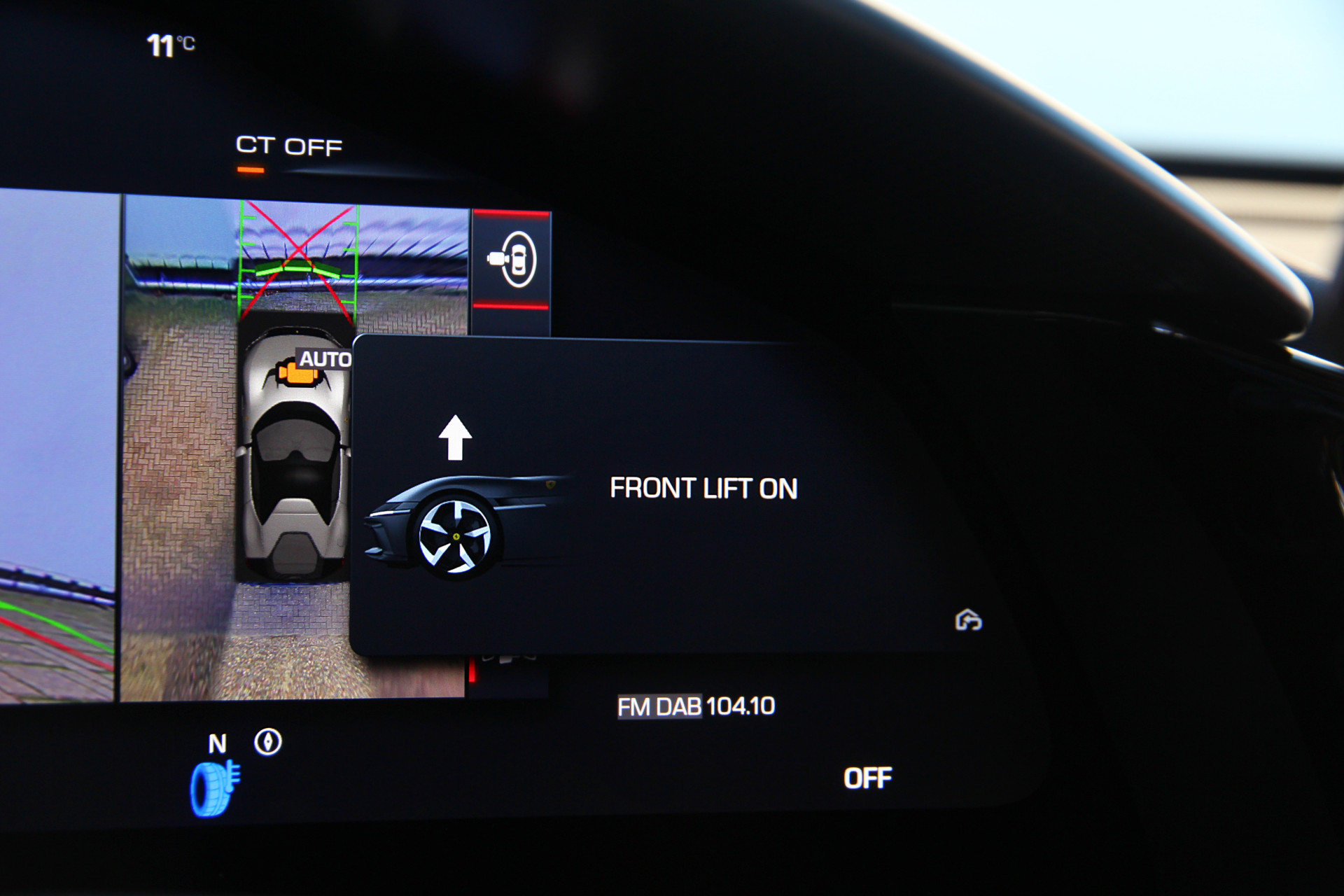
Task: Toggle the CT OFF indicator
Action: [x=288, y=147]
